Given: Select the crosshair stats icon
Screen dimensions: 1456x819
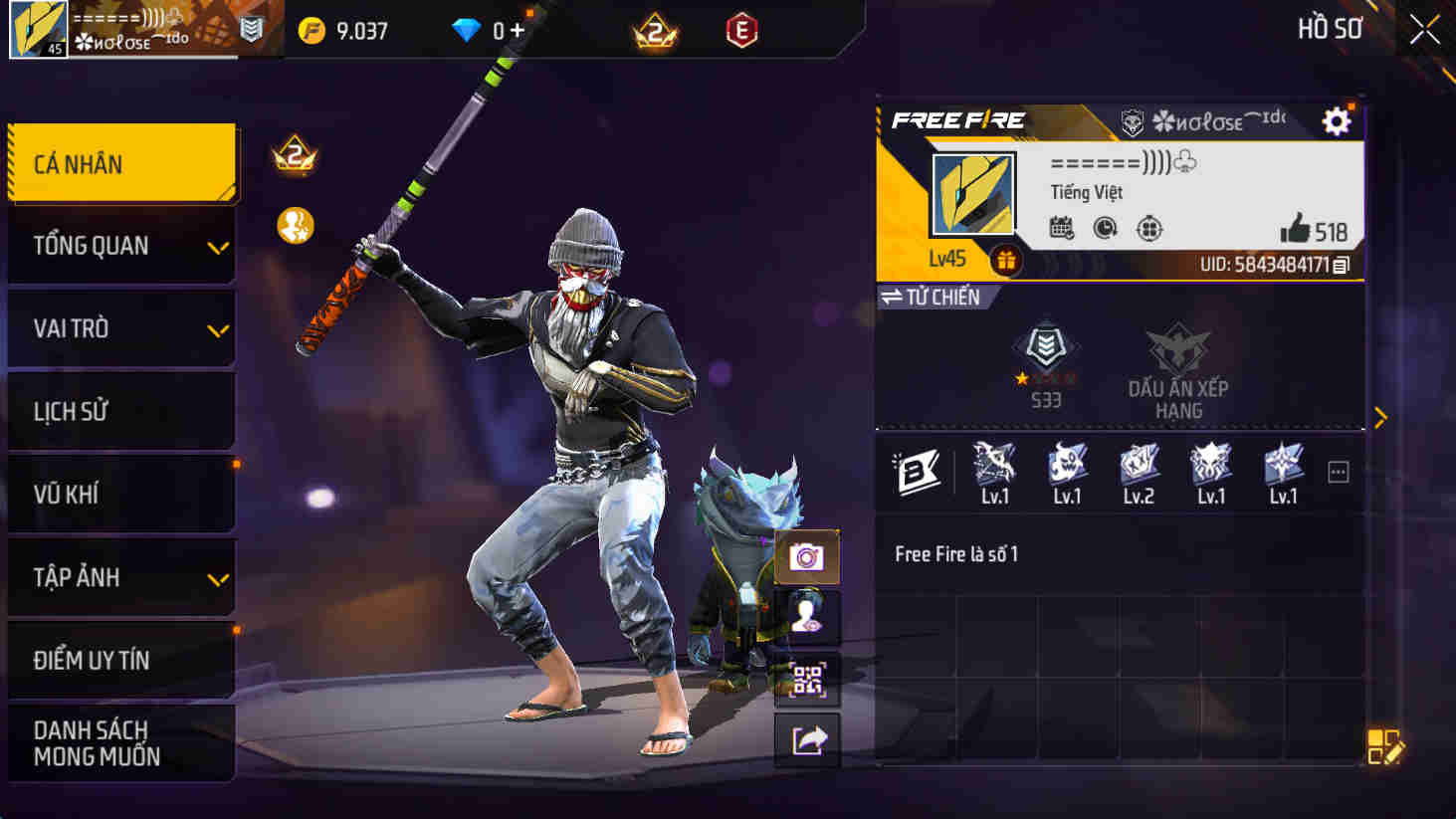Looking at the screenshot, I should pos(1149,228).
